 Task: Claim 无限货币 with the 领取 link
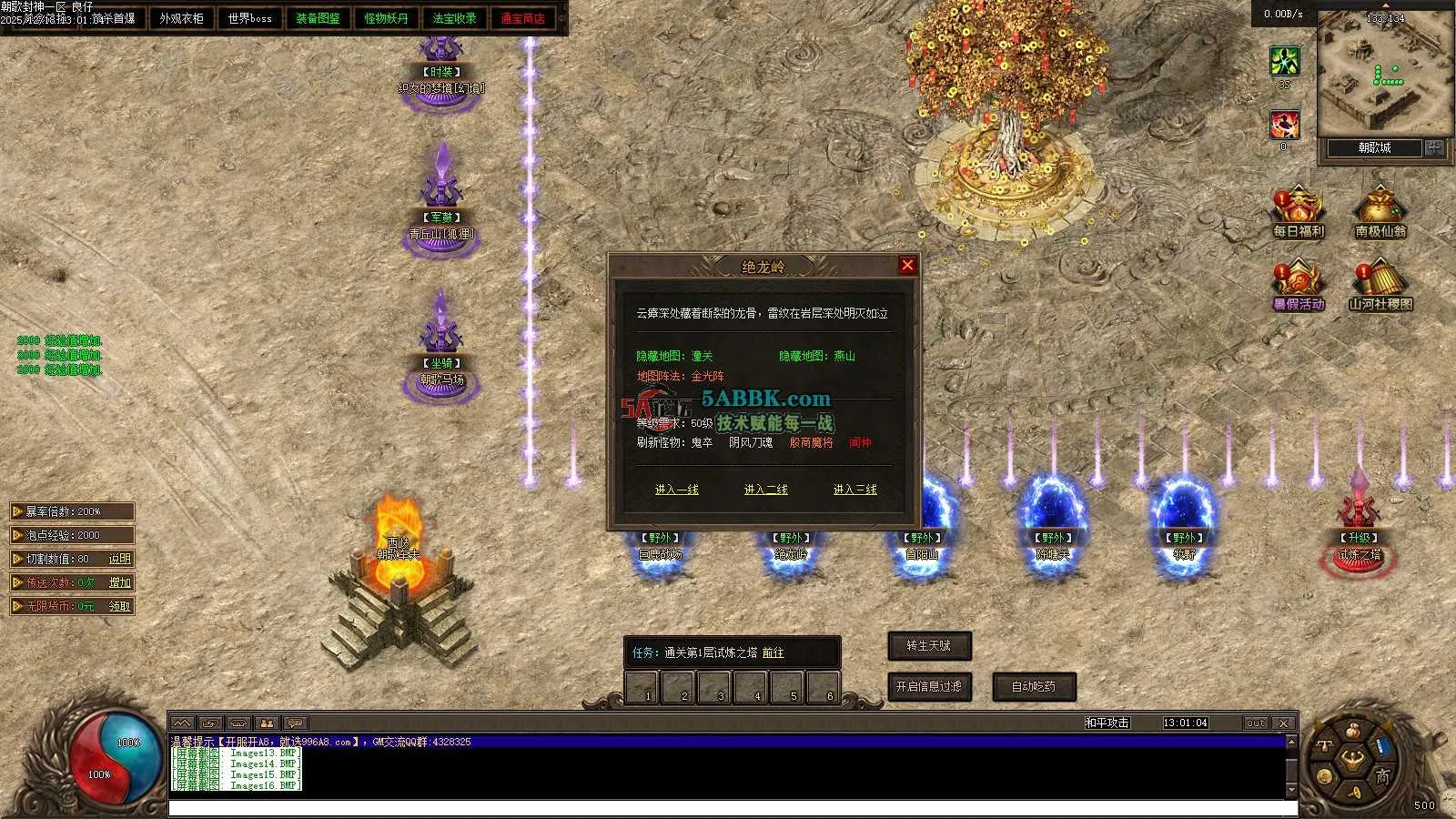point(120,606)
